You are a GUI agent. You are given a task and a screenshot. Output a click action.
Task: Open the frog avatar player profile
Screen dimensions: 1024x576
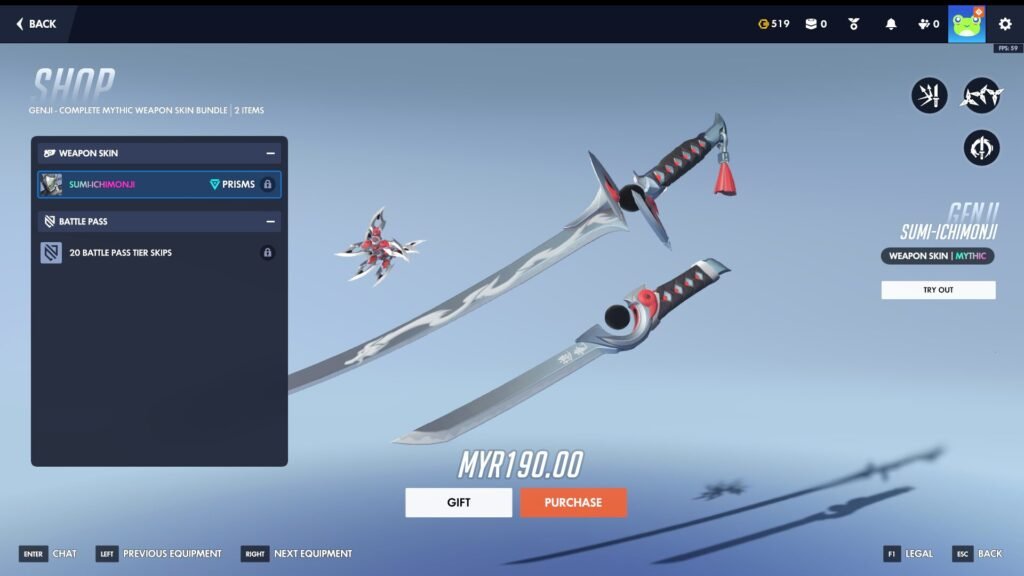(966, 24)
